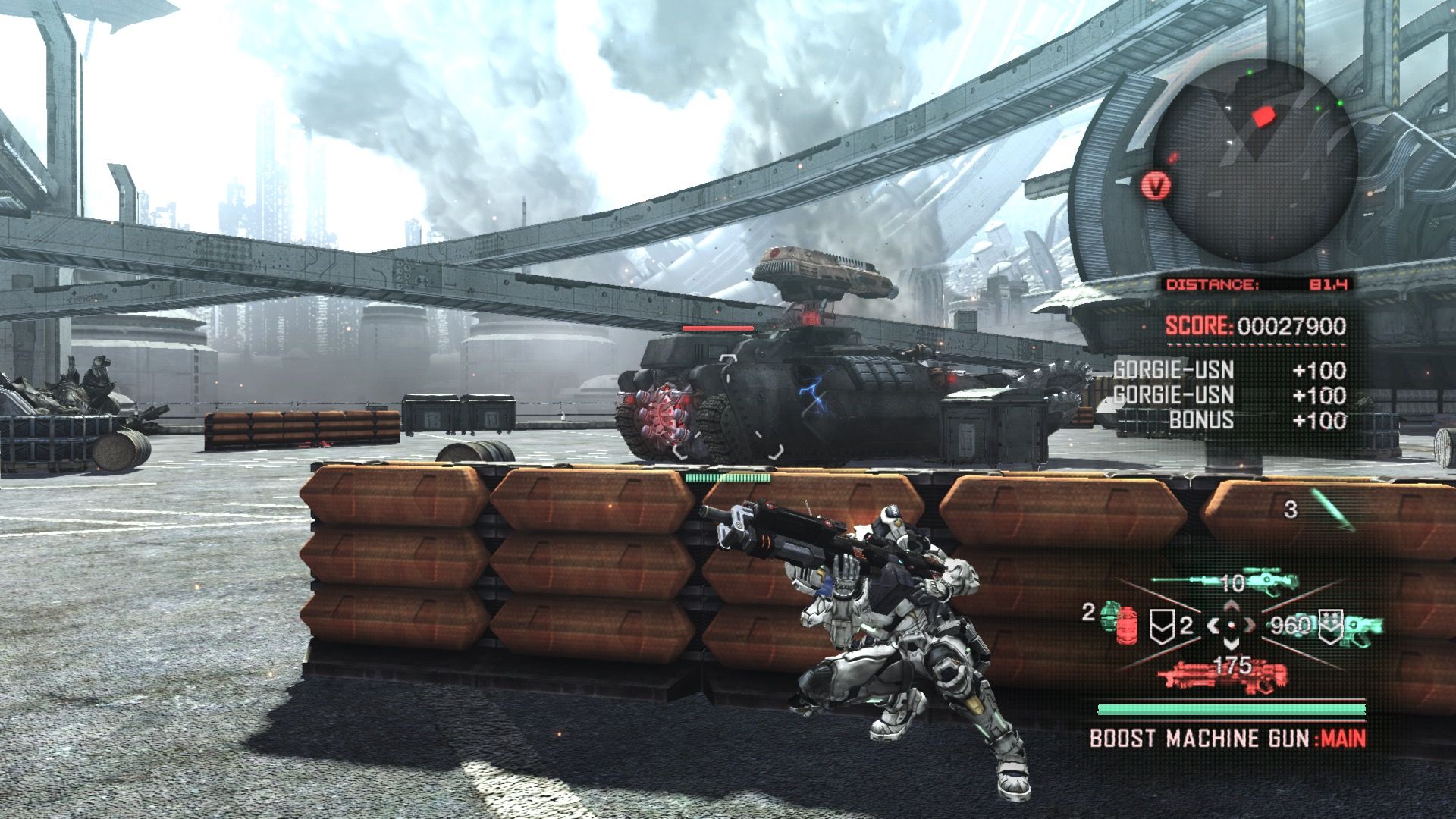Click the DISTANCE 81.4 readout
This screenshot has height=819, width=1456.
click(1259, 283)
